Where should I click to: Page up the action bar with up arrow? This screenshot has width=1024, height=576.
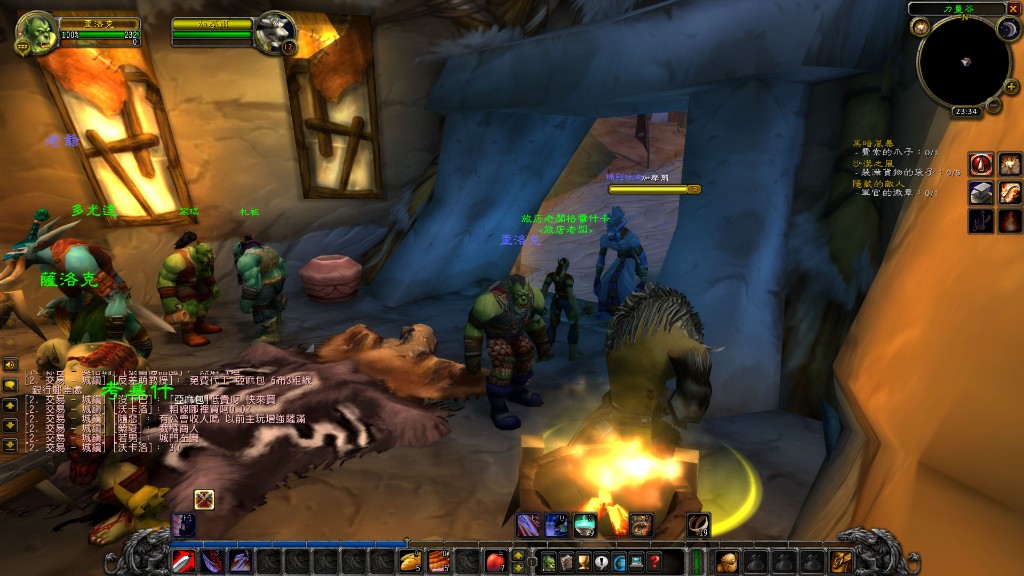pyautogui.click(x=518, y=553)
